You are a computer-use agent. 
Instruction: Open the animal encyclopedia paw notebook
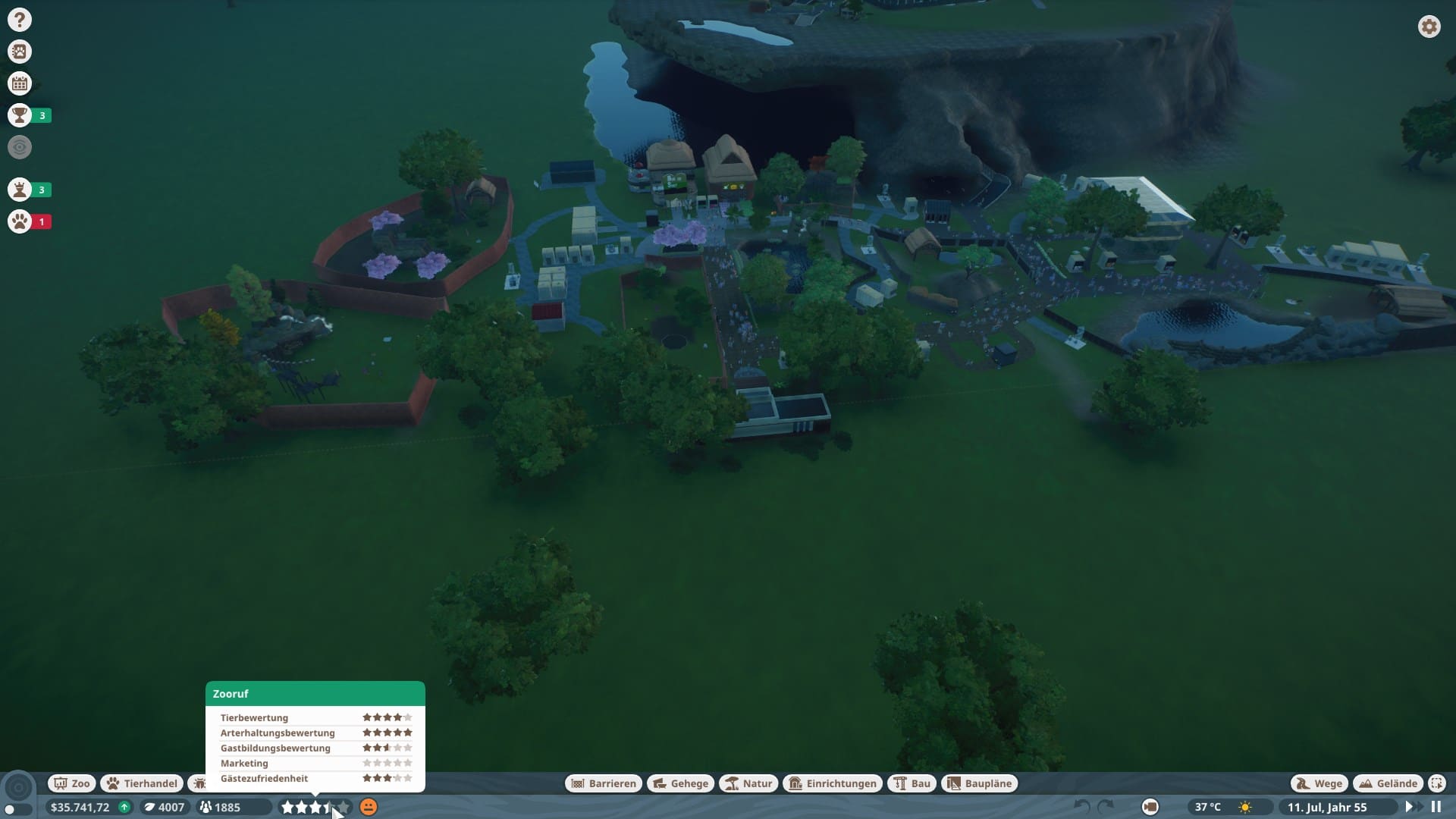click(20, 52)
